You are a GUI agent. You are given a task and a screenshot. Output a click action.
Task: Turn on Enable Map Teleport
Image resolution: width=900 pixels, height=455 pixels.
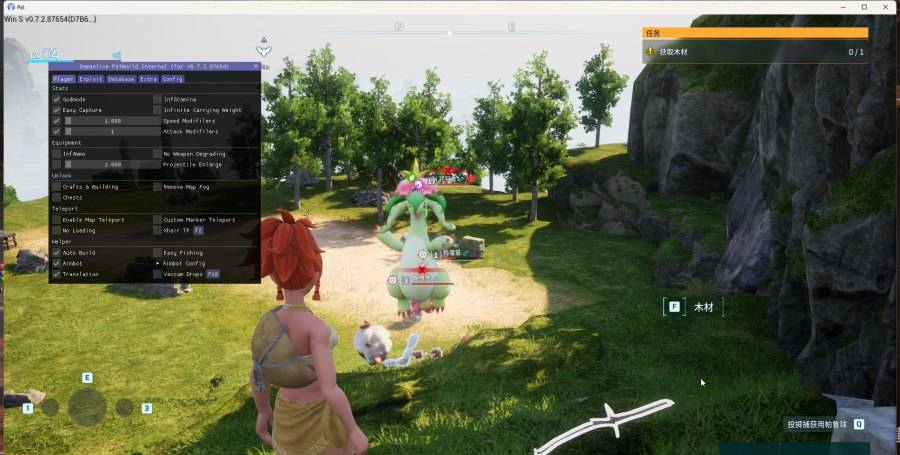point(56,219)
